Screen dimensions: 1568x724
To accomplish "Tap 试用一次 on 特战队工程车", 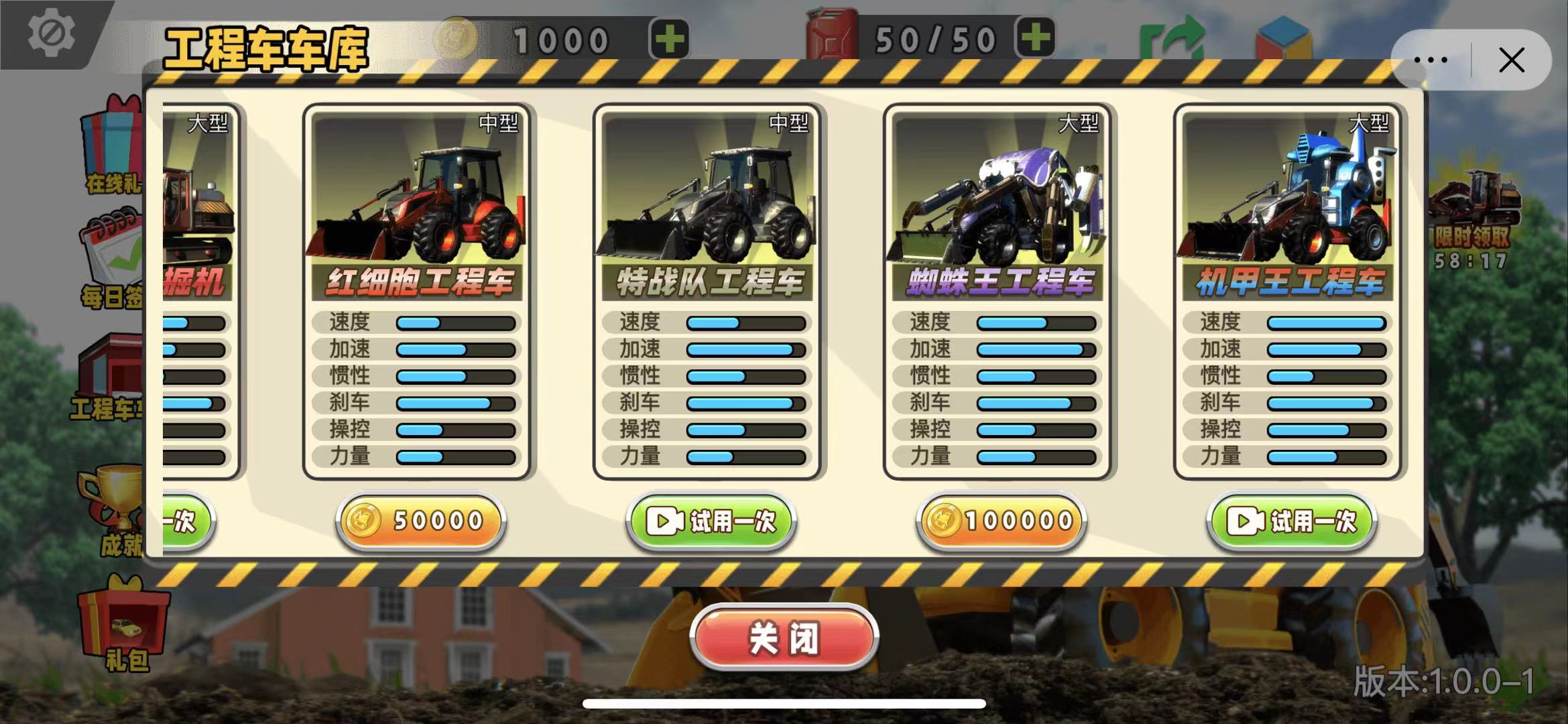I will pos(711,522).
